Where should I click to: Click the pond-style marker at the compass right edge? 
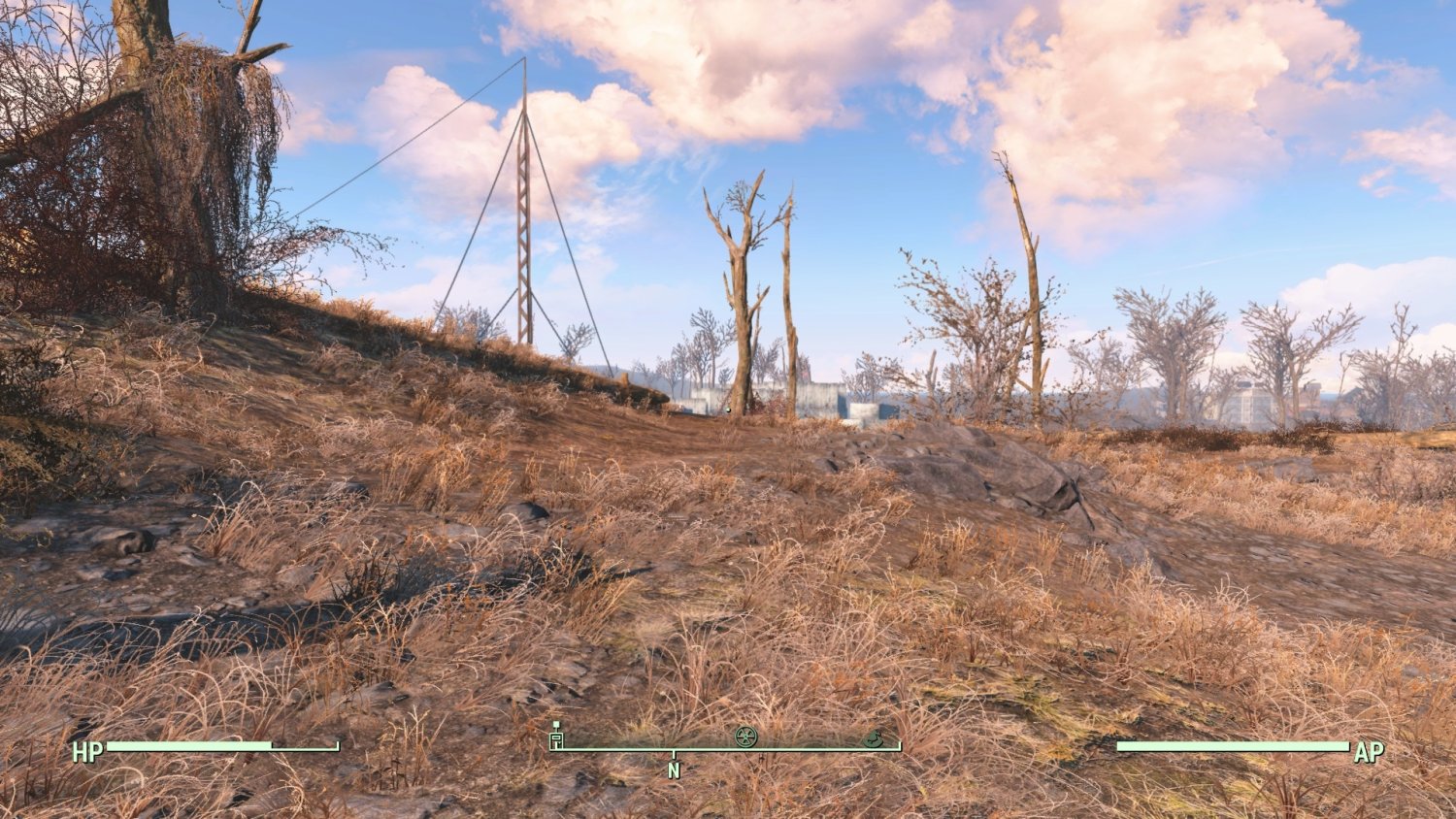[876, 738]
